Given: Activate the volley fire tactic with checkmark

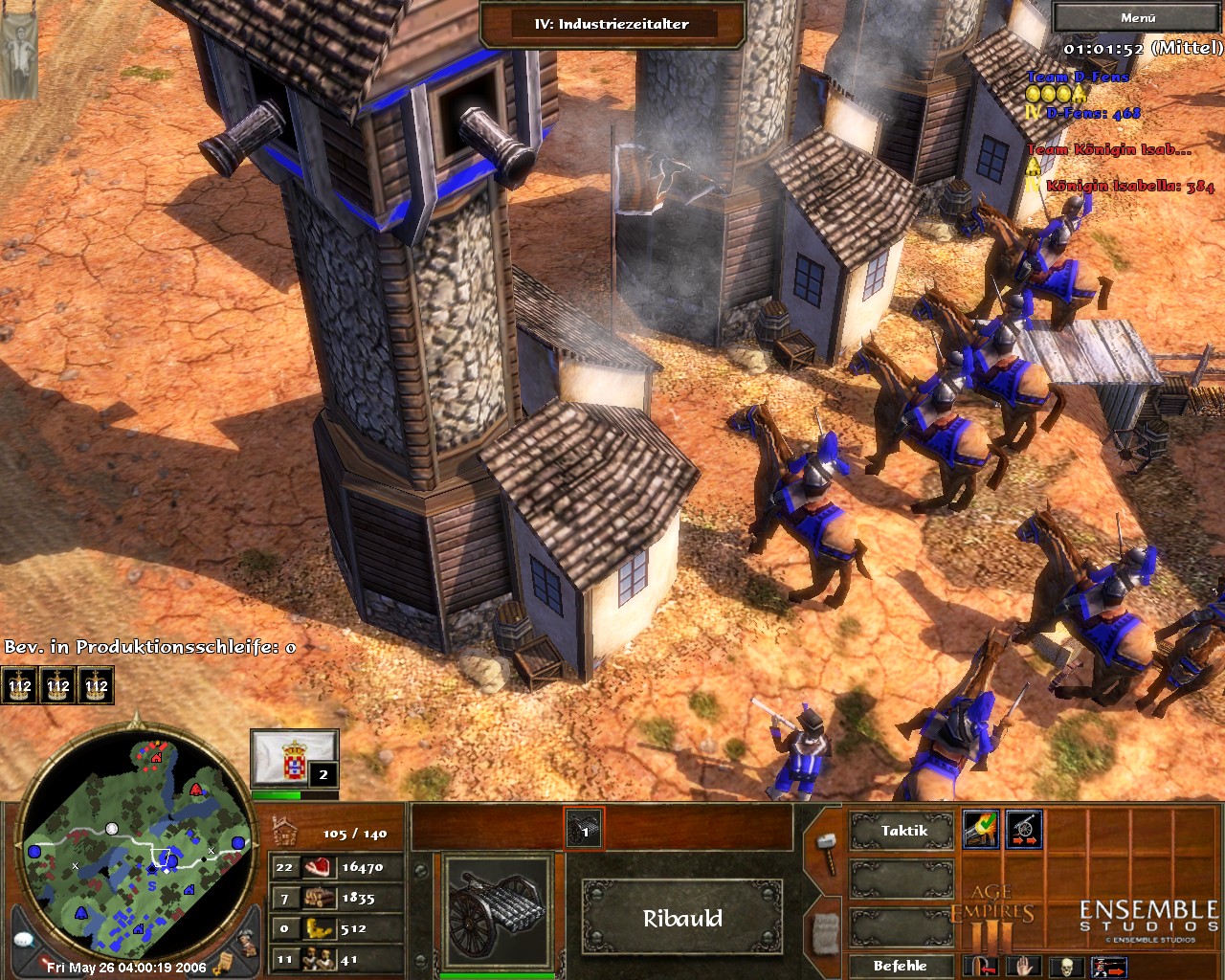Looking at the screenshot, I should pos(981,829).
